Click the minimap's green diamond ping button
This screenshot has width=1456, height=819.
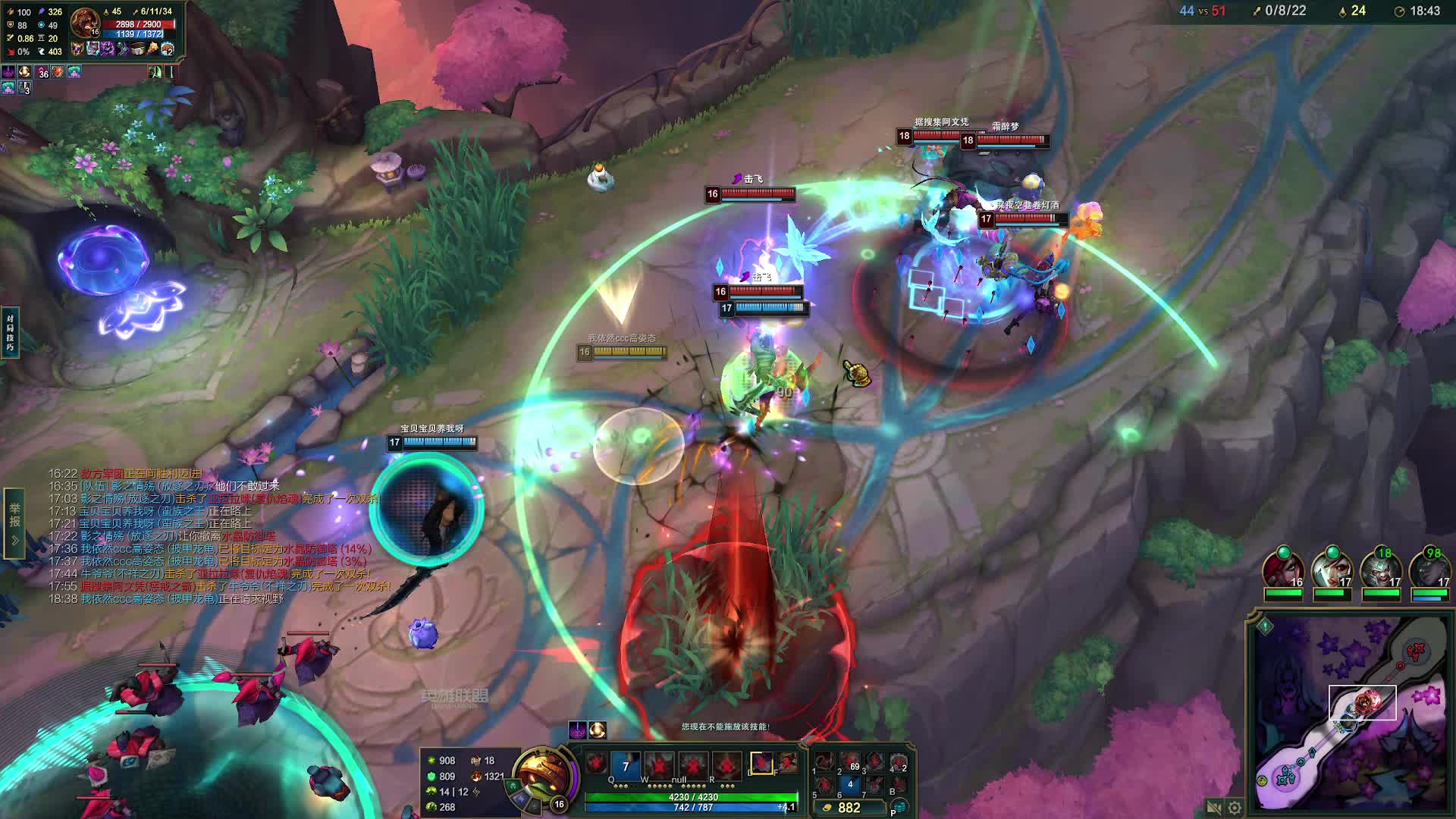click(x=1265, y=626)
